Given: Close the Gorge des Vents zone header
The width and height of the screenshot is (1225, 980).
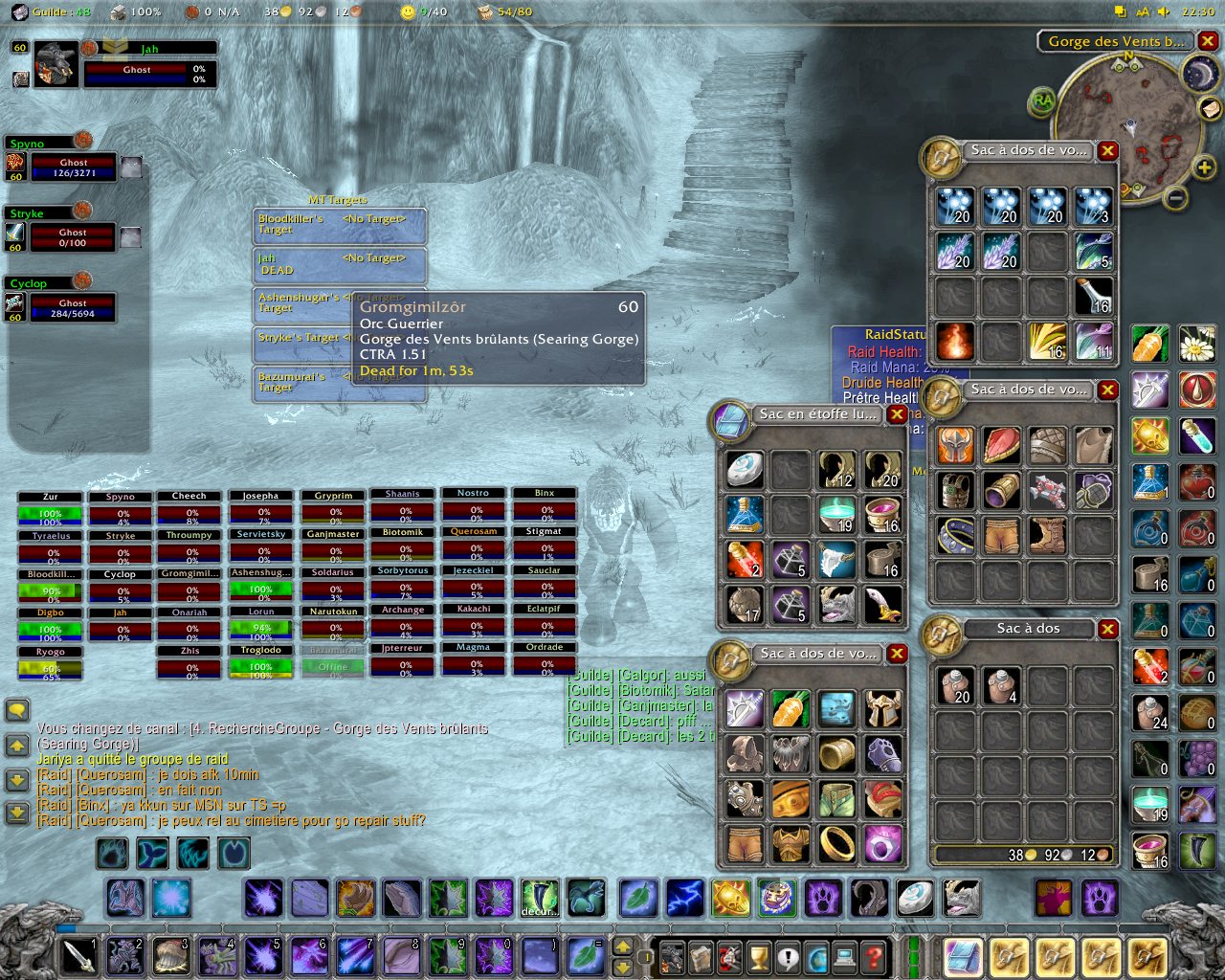Looking at the screenshot, I should point(1208,41).
